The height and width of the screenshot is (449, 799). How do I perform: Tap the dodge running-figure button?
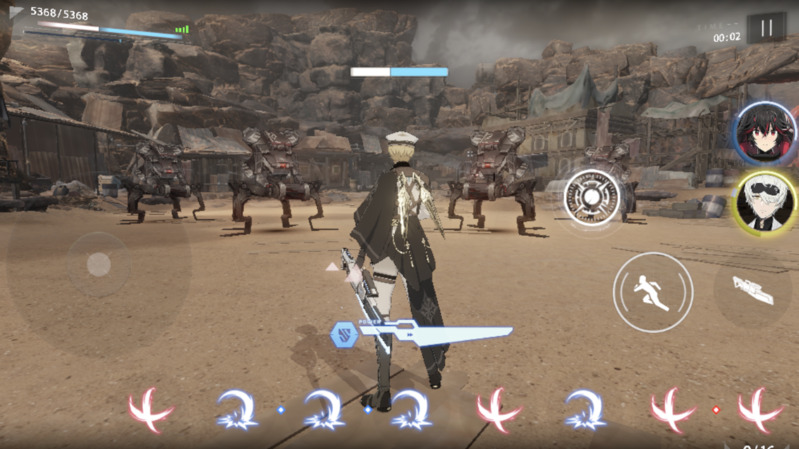(x=652, y=292)
